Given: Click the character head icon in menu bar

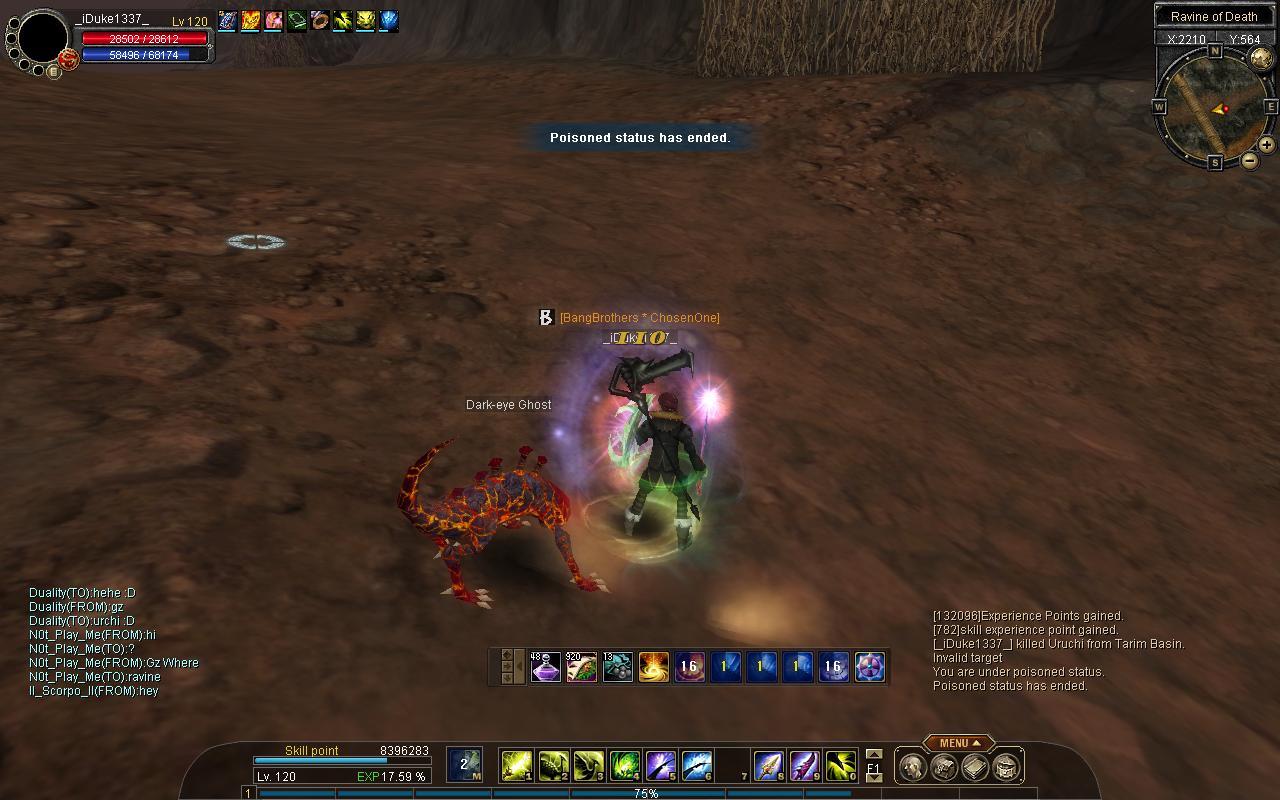Looking at the screenshot, I should 911,767.
